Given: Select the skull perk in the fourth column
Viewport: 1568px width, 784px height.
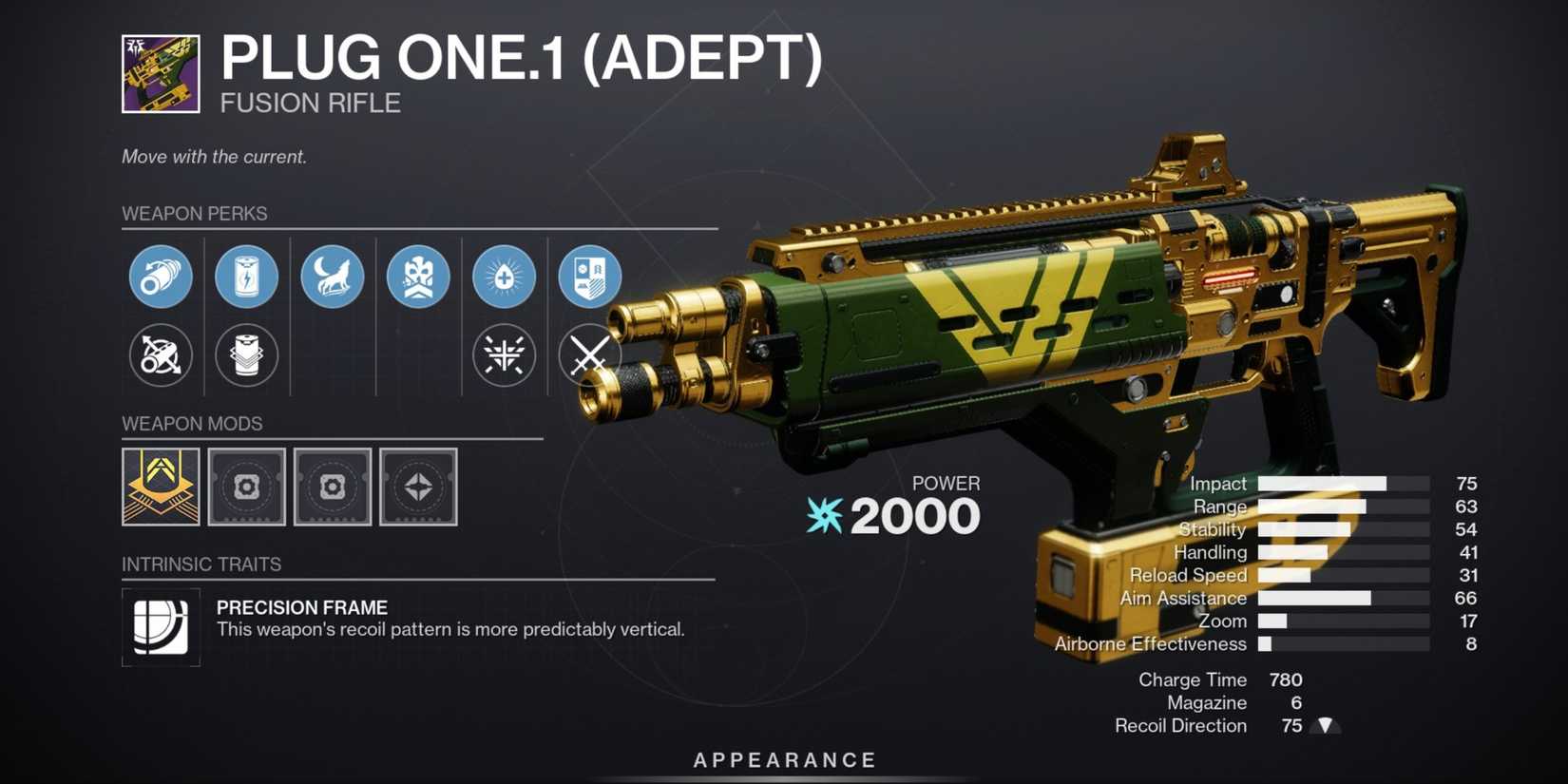Looking at the screenshot, I should (418, 277).
